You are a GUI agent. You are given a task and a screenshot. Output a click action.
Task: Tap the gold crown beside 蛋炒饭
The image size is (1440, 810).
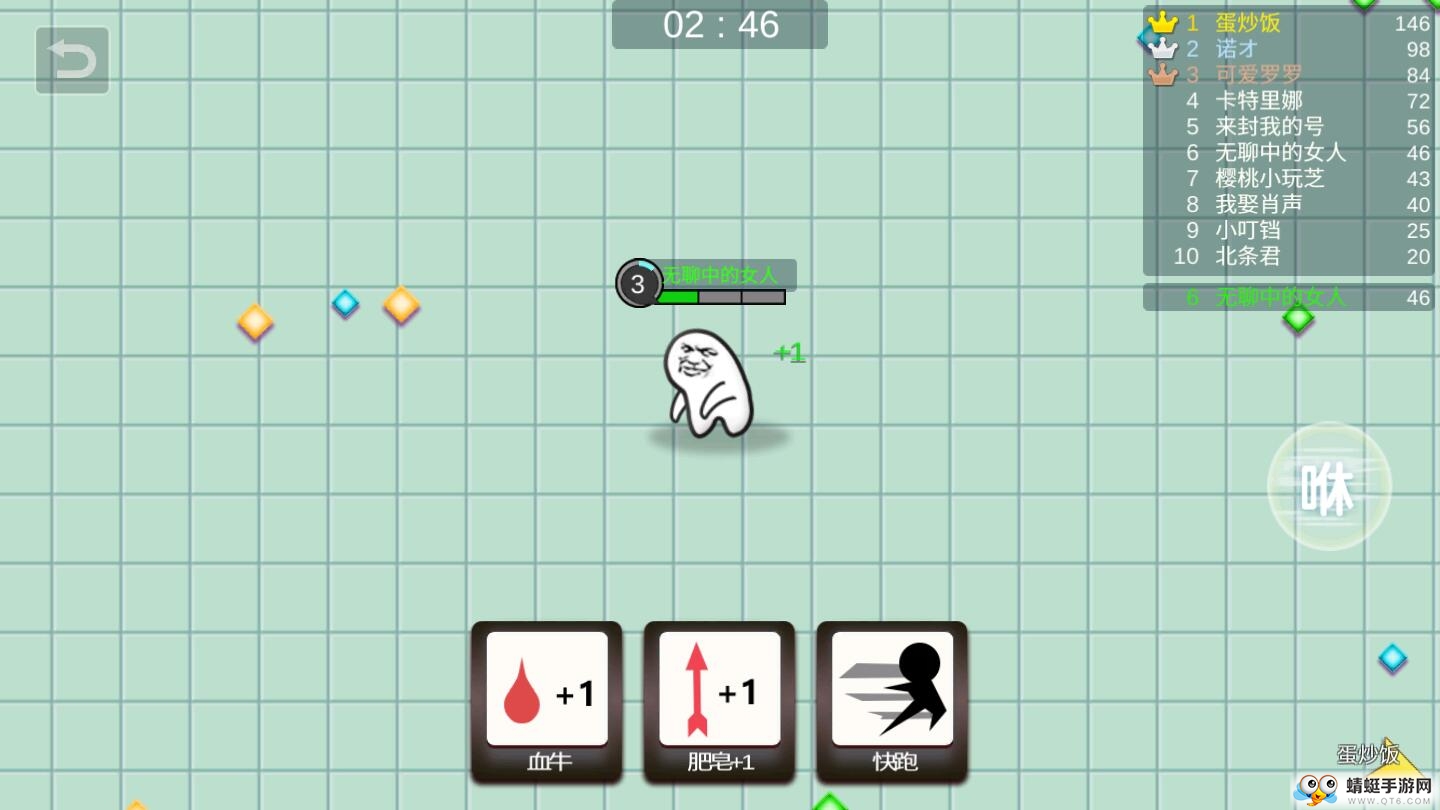point(1163,21)
